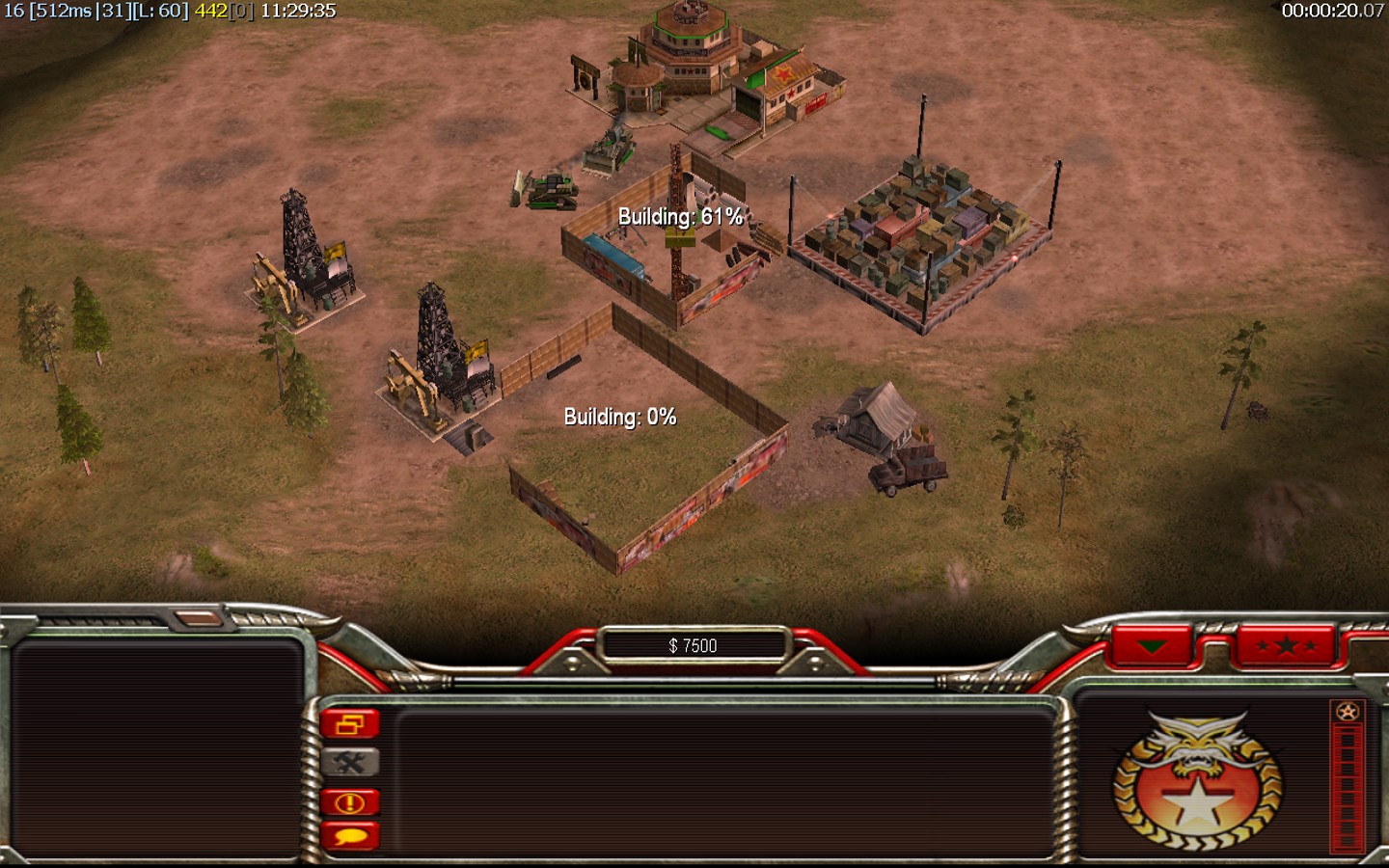Open the three-star Generals promotions button
Screen dimensions: 1389x868
point(1286,646)
